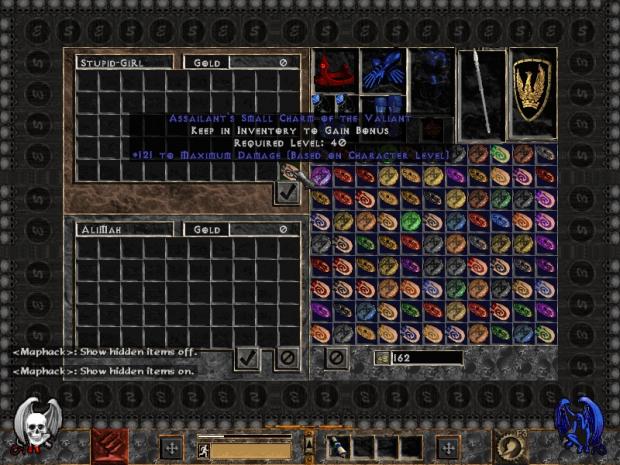
Task: Open the red left-hand skill button
Action: pos(110,446)
